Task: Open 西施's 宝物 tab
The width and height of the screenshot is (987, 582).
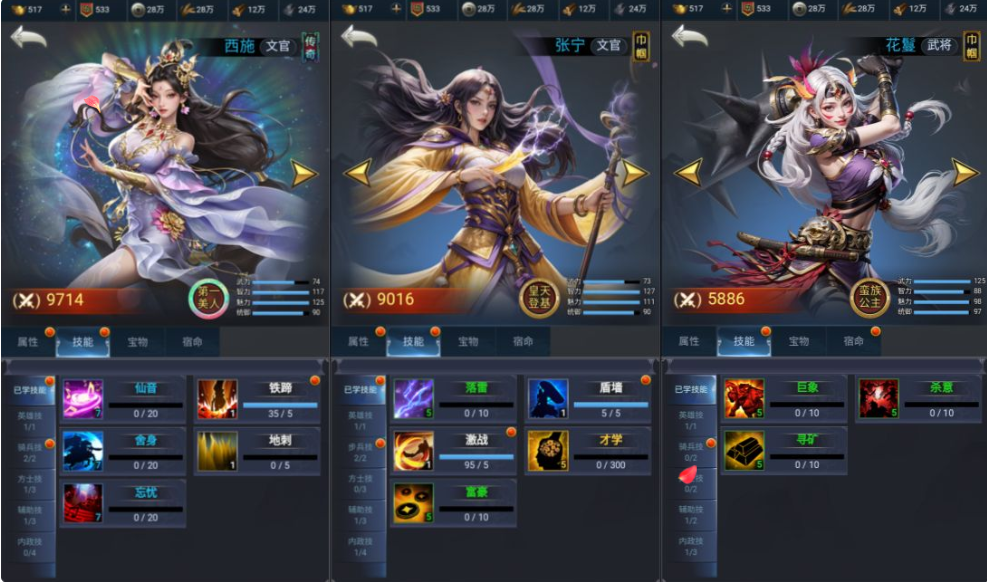Action: [x=137, y=341]
